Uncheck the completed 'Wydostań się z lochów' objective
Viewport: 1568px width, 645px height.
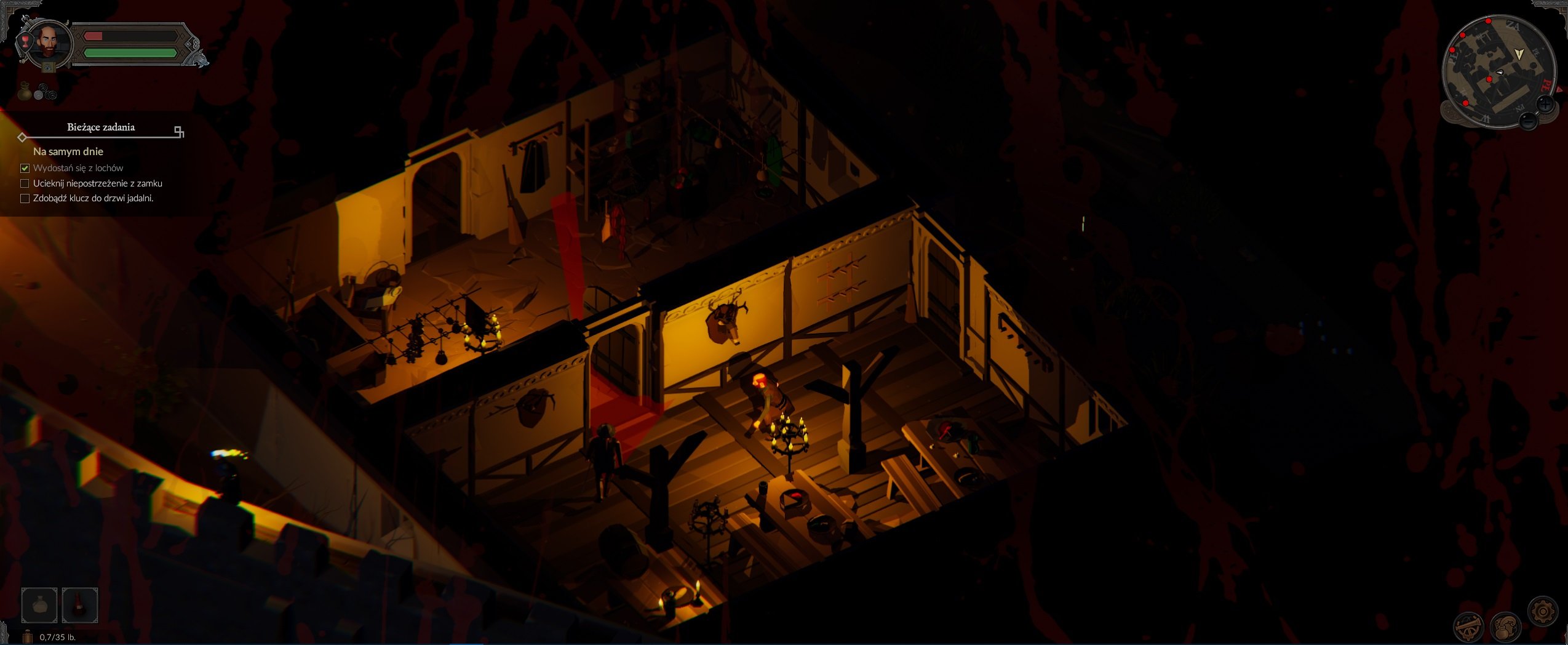point(25,167)
